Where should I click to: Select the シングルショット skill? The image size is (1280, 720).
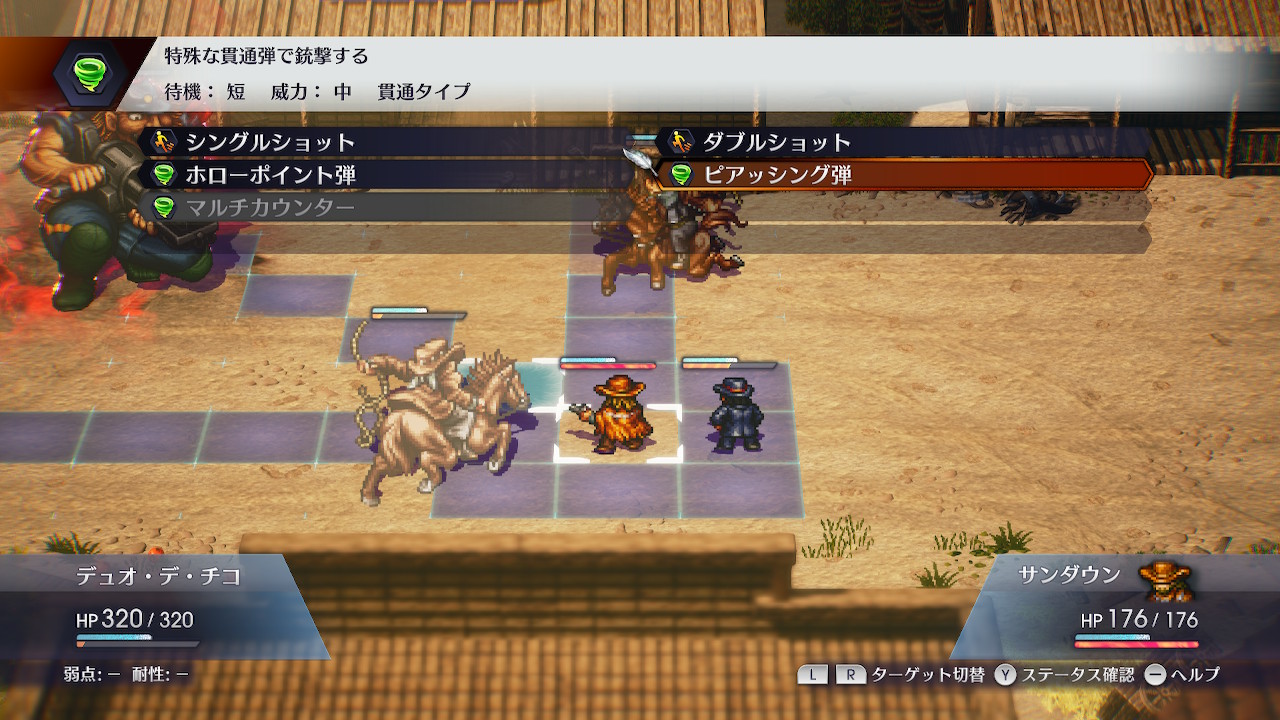270,142
